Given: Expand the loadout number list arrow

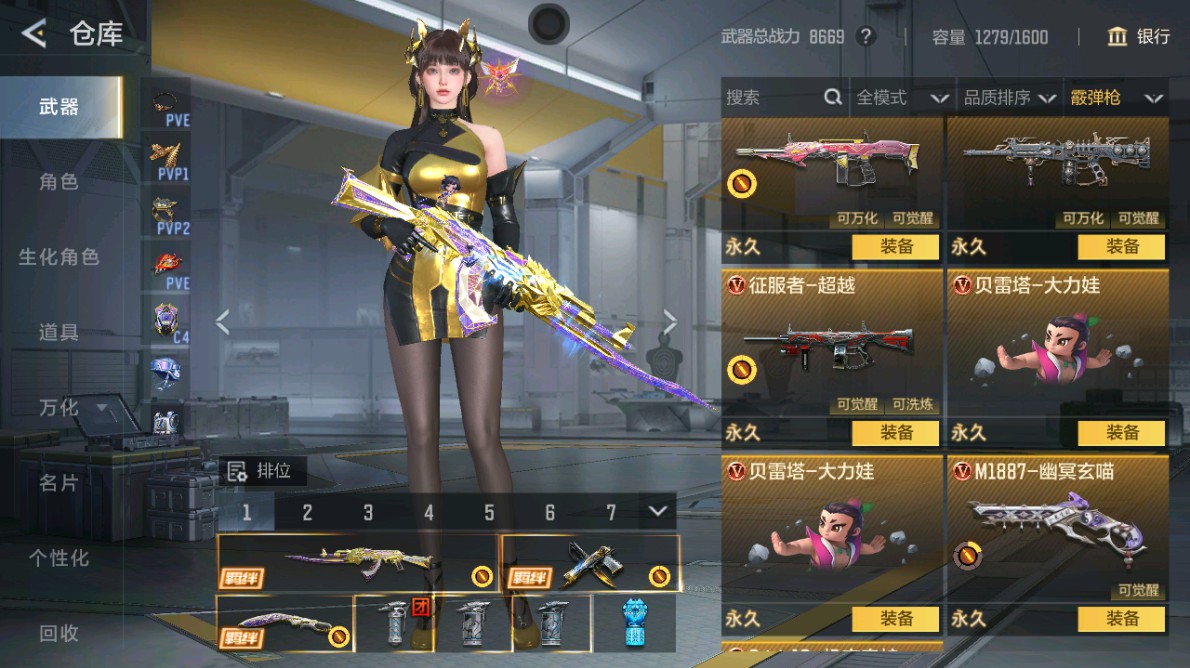Looking at the screenshot, I should (657, 511).
